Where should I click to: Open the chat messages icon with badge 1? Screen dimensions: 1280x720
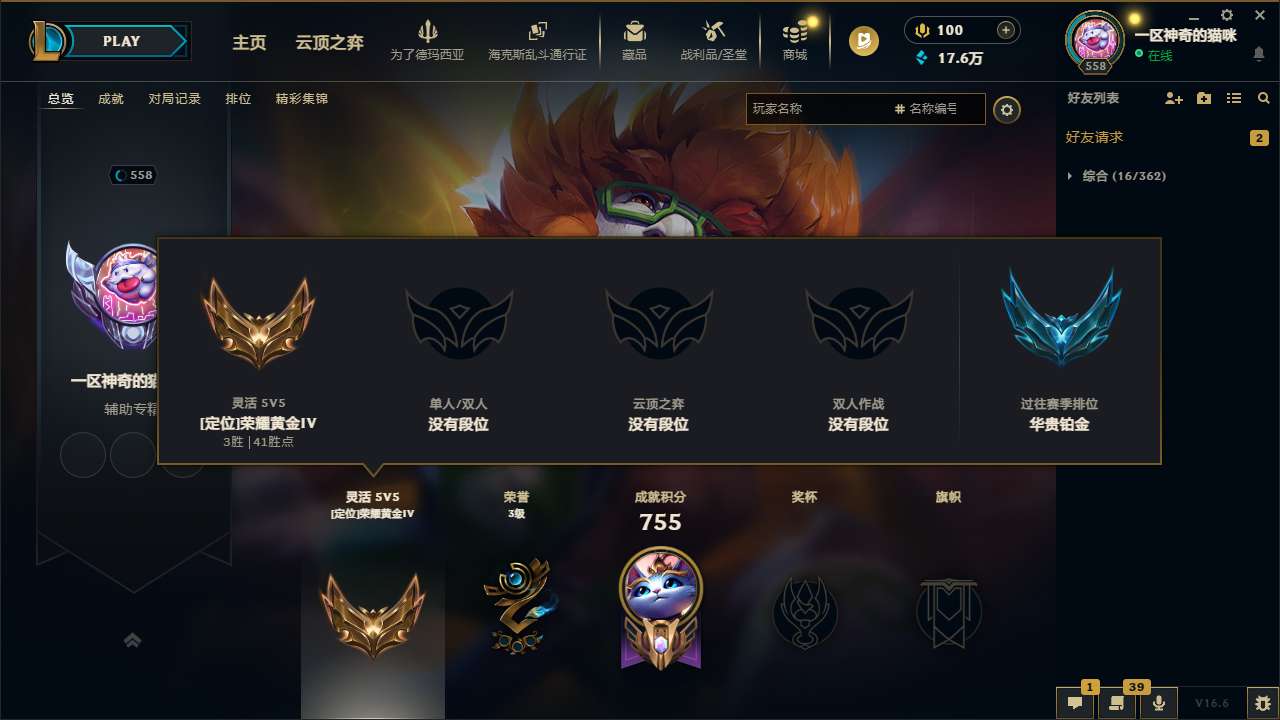pyautogui.click(x=1075, y=703)
